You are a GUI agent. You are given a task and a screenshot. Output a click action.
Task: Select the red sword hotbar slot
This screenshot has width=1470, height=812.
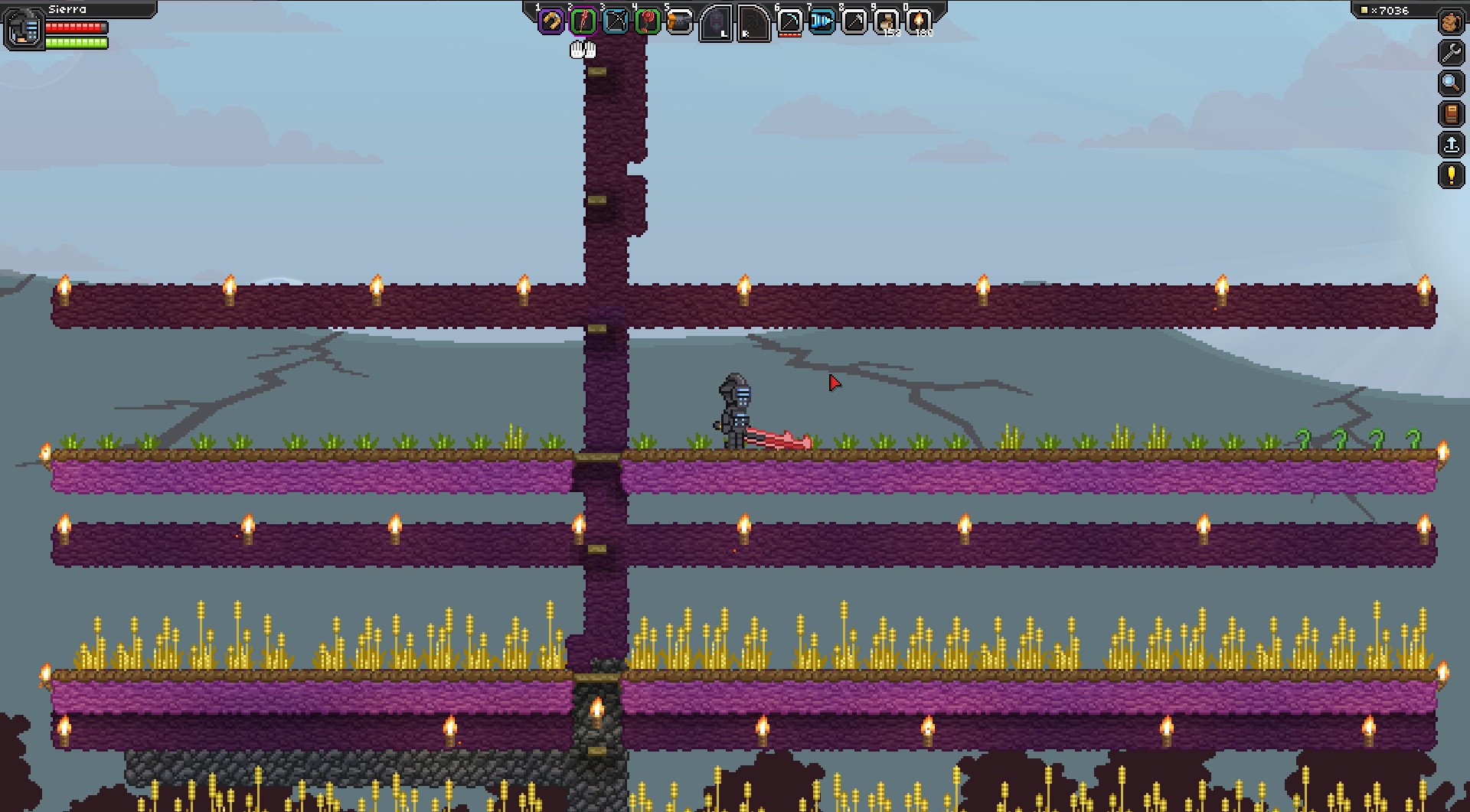[x=583, y=21]
